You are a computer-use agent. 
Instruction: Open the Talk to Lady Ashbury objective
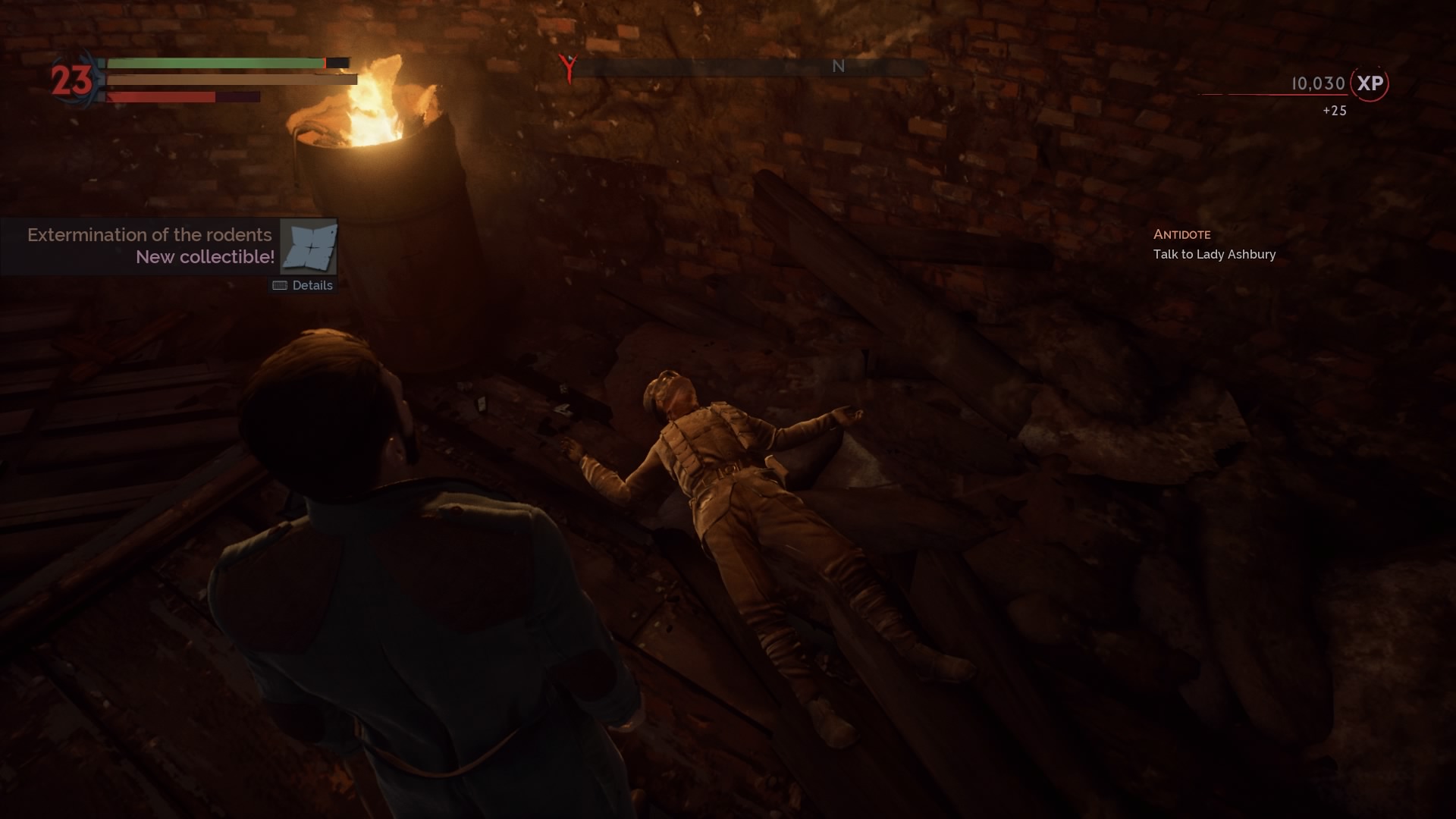tap(1213, 255)
